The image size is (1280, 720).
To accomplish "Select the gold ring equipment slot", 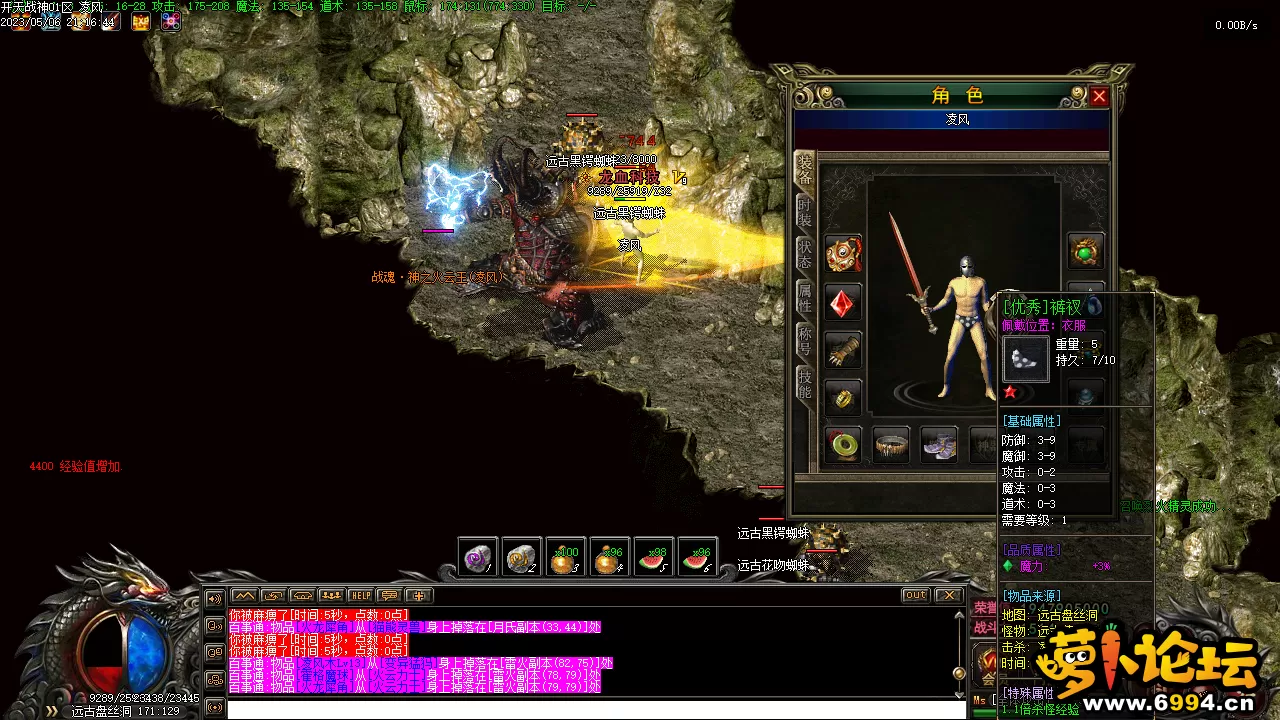I will [x=844, y=397].
